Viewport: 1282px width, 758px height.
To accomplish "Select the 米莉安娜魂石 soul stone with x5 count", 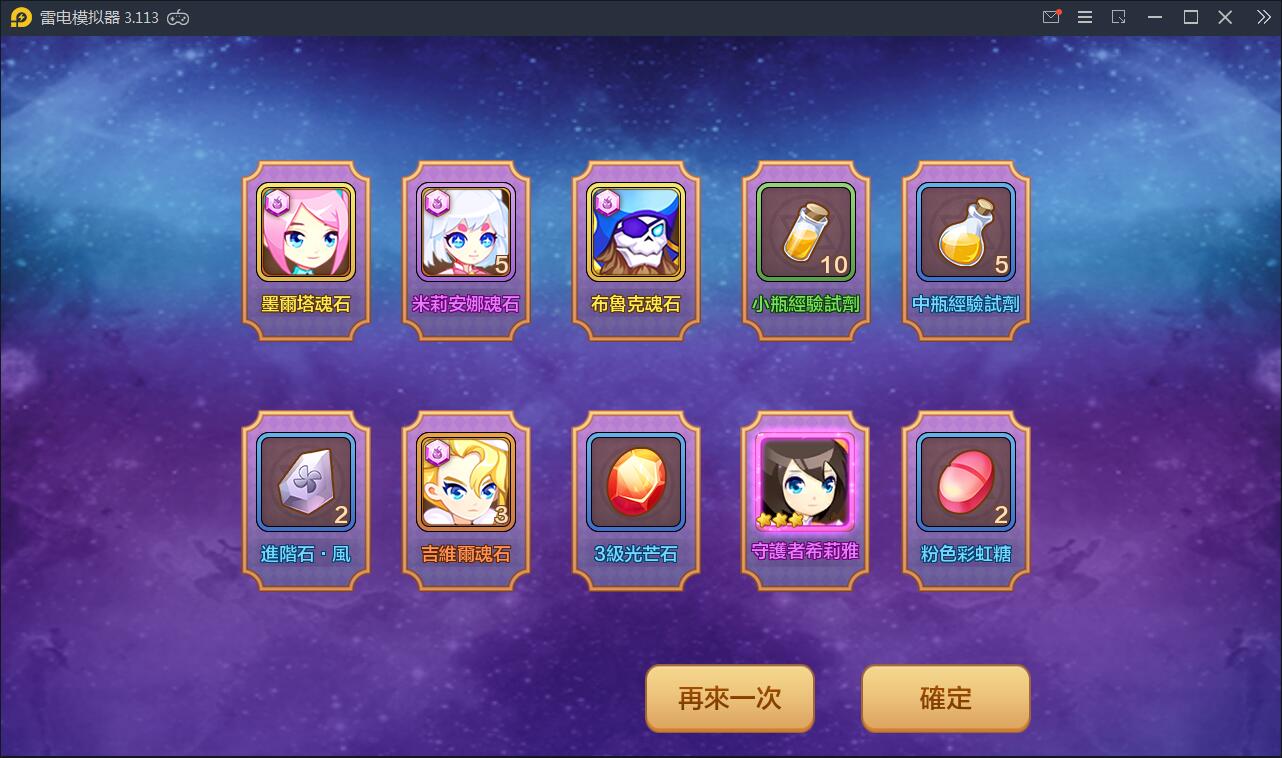I will pos(465,232).
